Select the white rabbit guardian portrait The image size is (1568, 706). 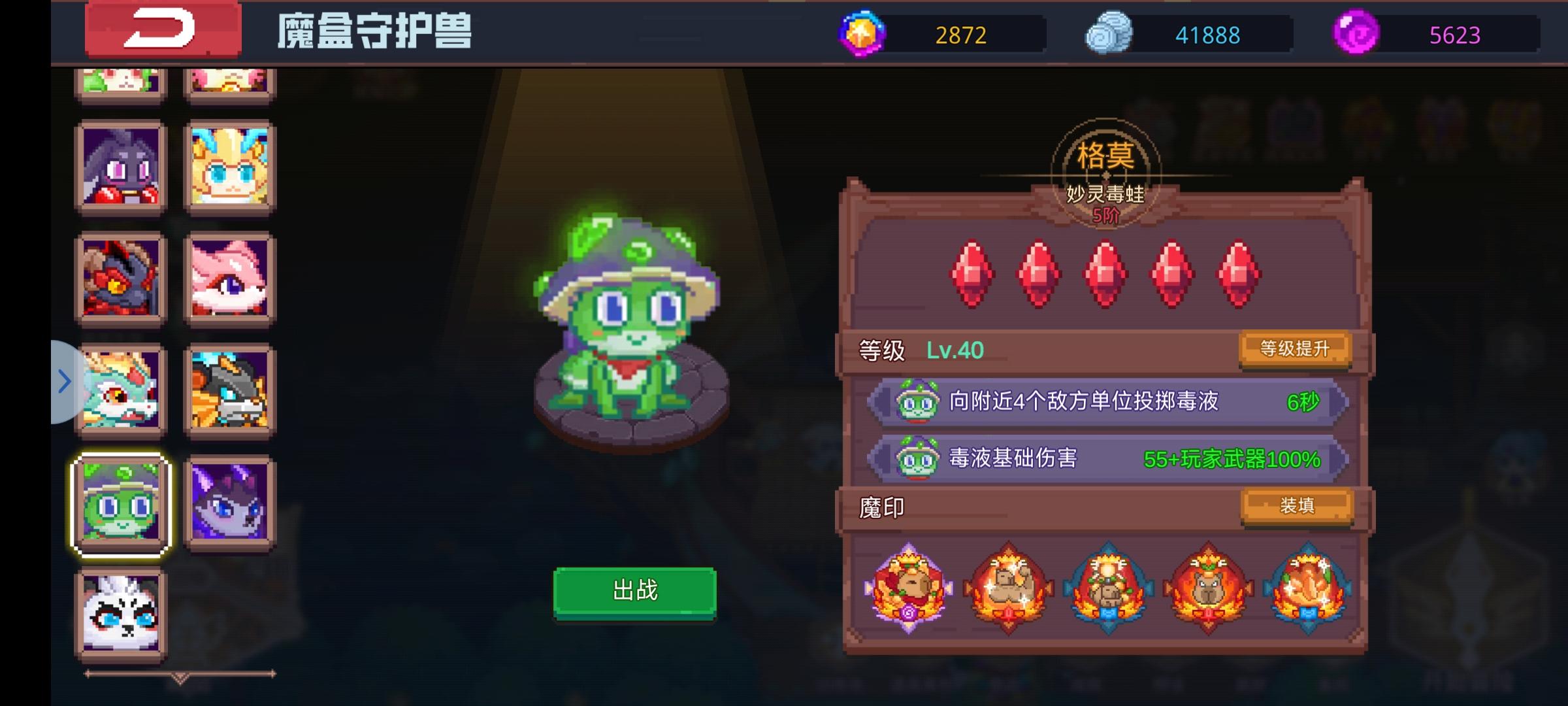pyautogui.click(x=120, y=613)
